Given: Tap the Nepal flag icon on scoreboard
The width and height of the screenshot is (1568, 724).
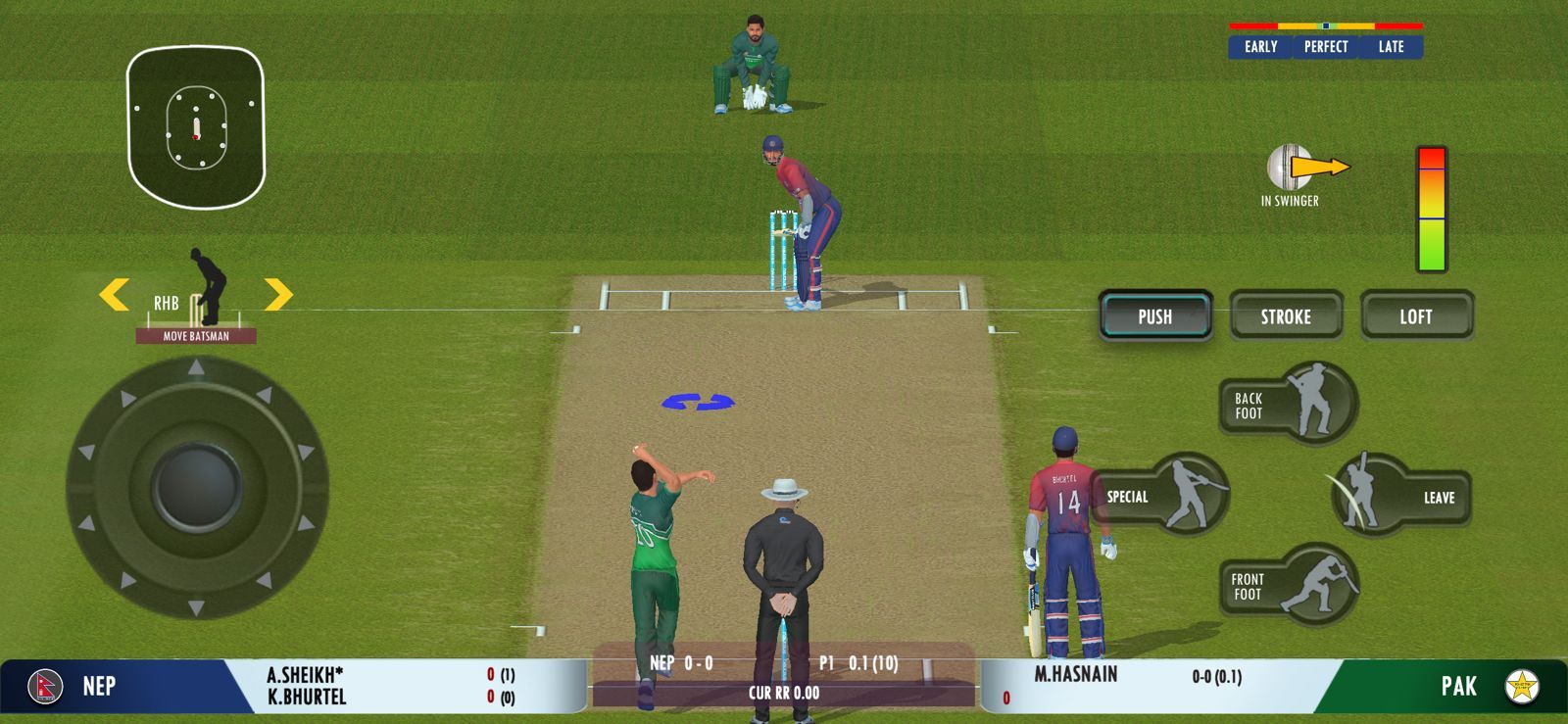Looking at the screenshot, I should click(x=44, y=686).
